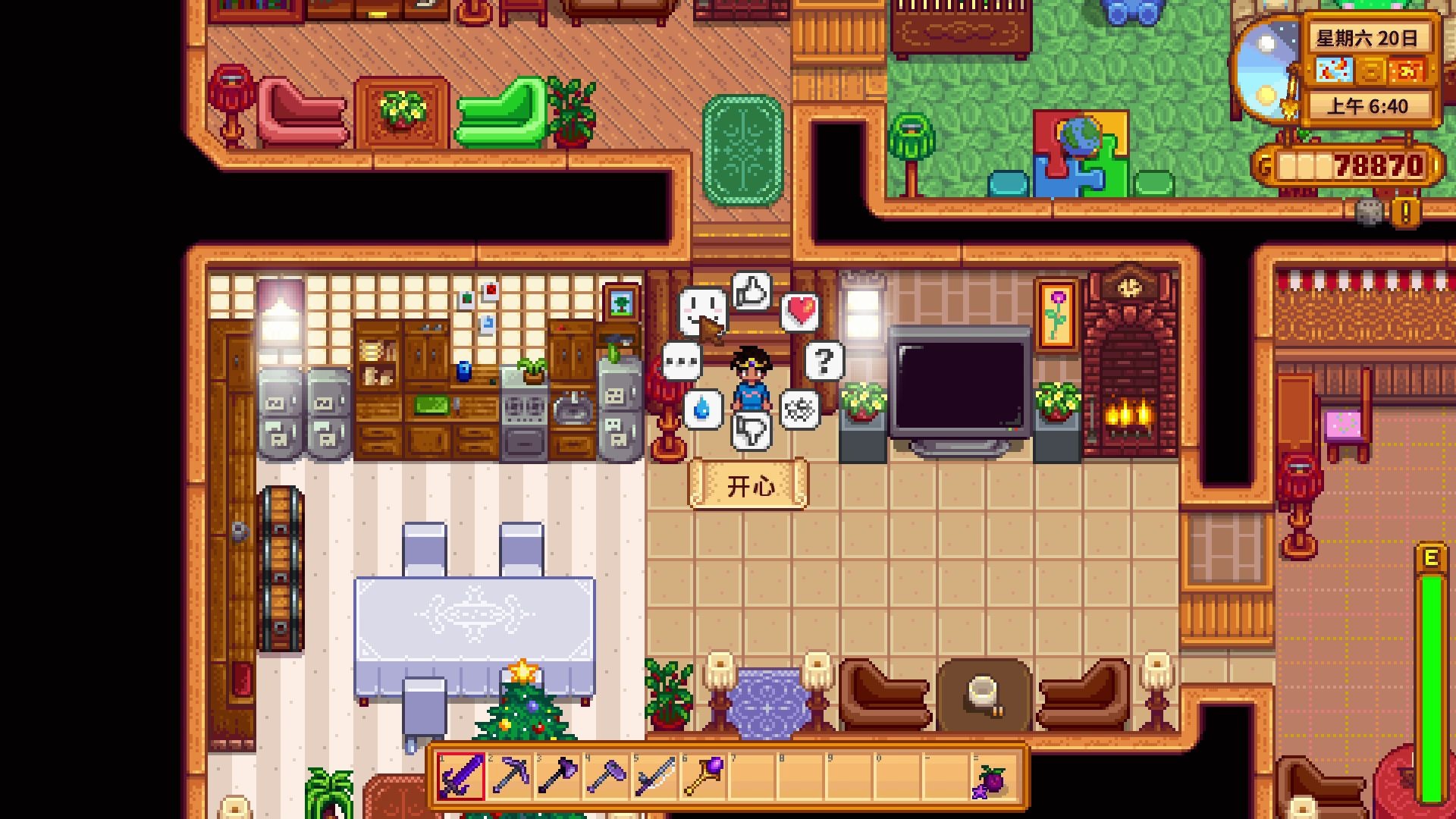Pick the blade in hotbar slot 5
The image size is (1456, 819).
pyautogui.click(x=655, y=777)
